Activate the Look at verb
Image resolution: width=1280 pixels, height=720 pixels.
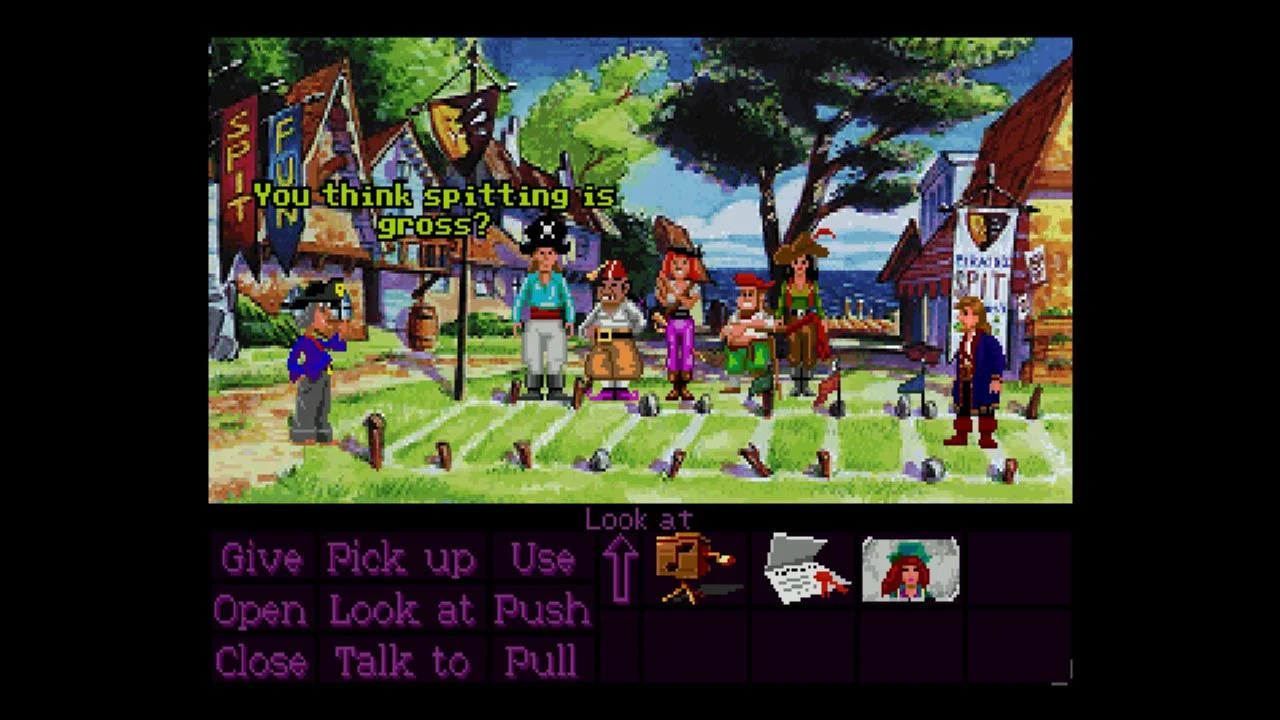tap(404, 610)
